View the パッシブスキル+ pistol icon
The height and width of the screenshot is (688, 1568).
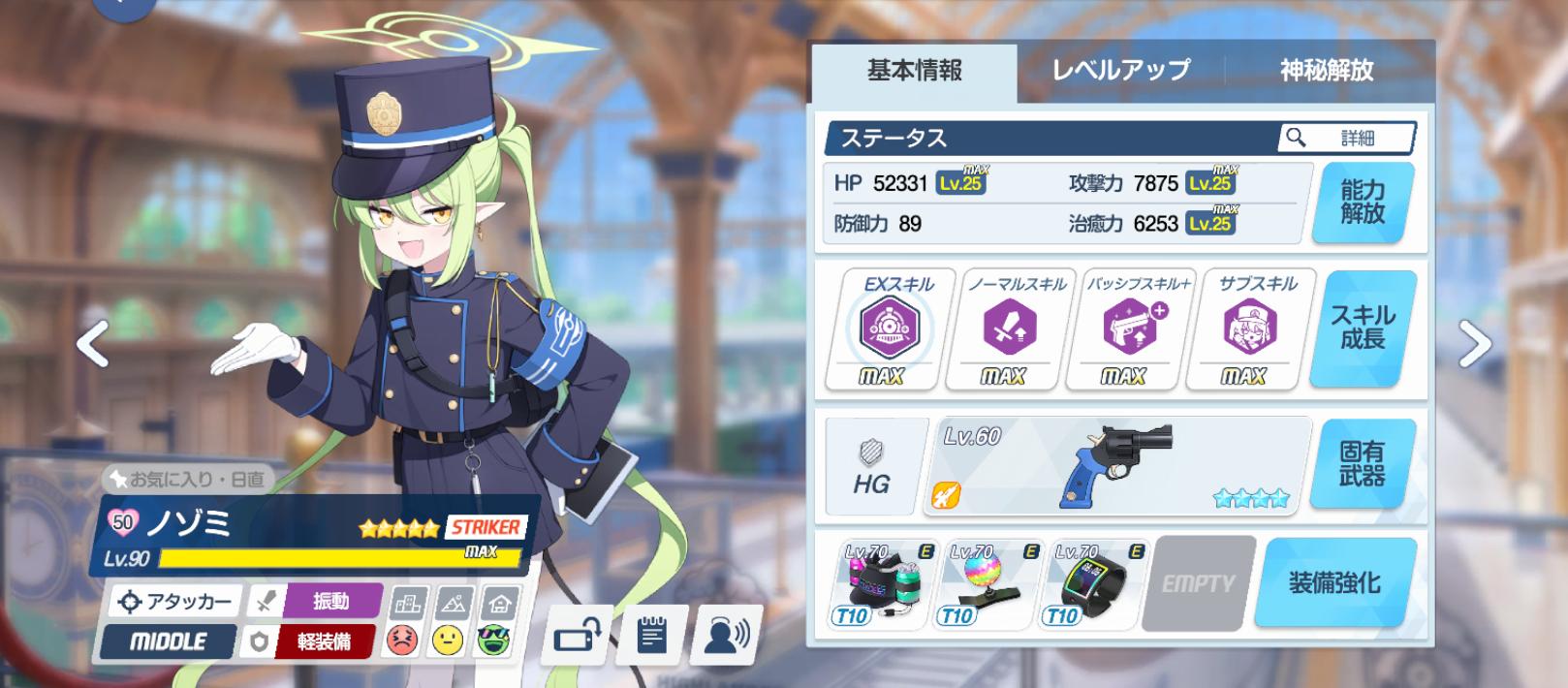click(1124, 328)
